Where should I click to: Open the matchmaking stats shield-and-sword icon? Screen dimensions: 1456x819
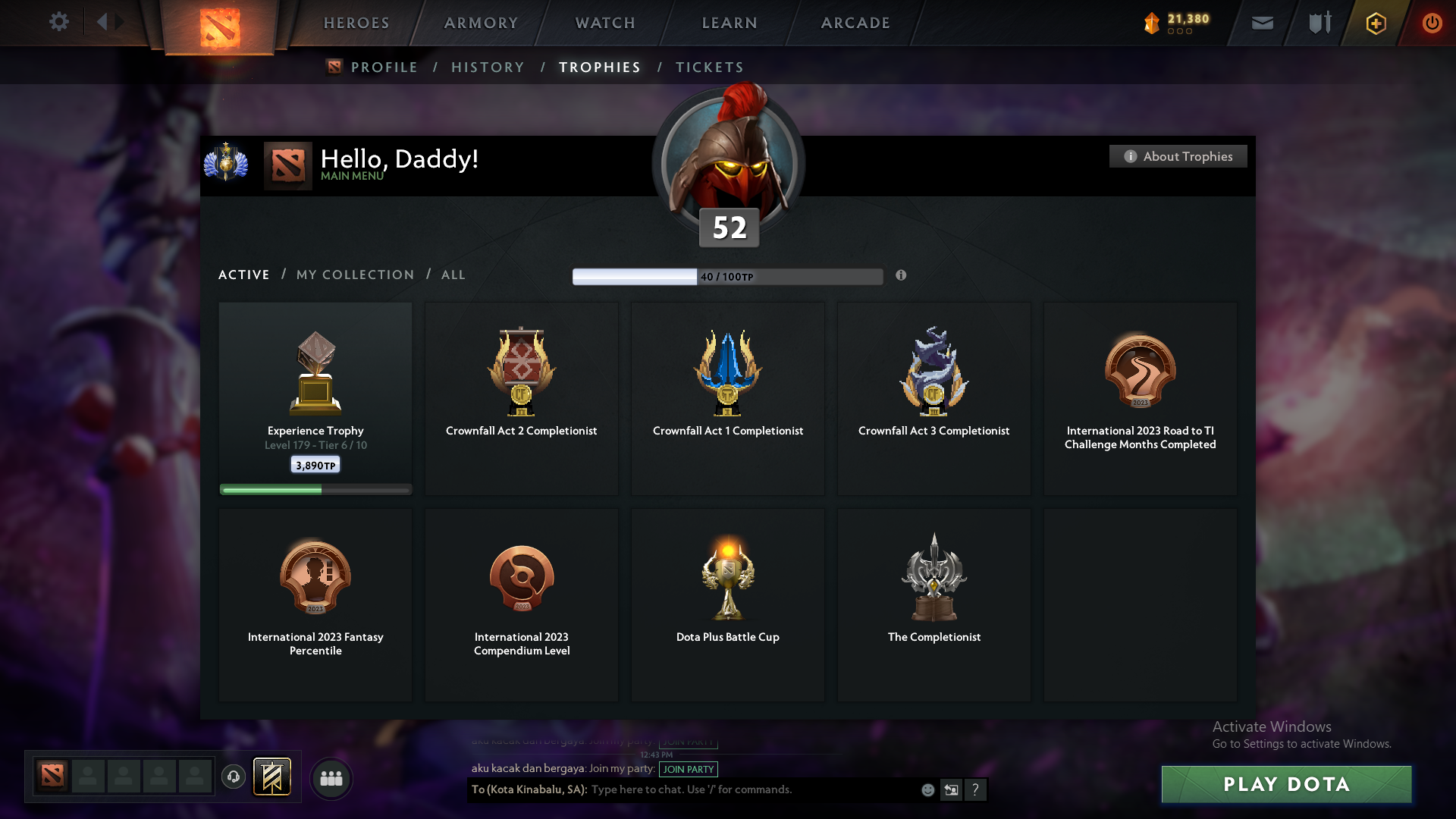coord(1318,23)
